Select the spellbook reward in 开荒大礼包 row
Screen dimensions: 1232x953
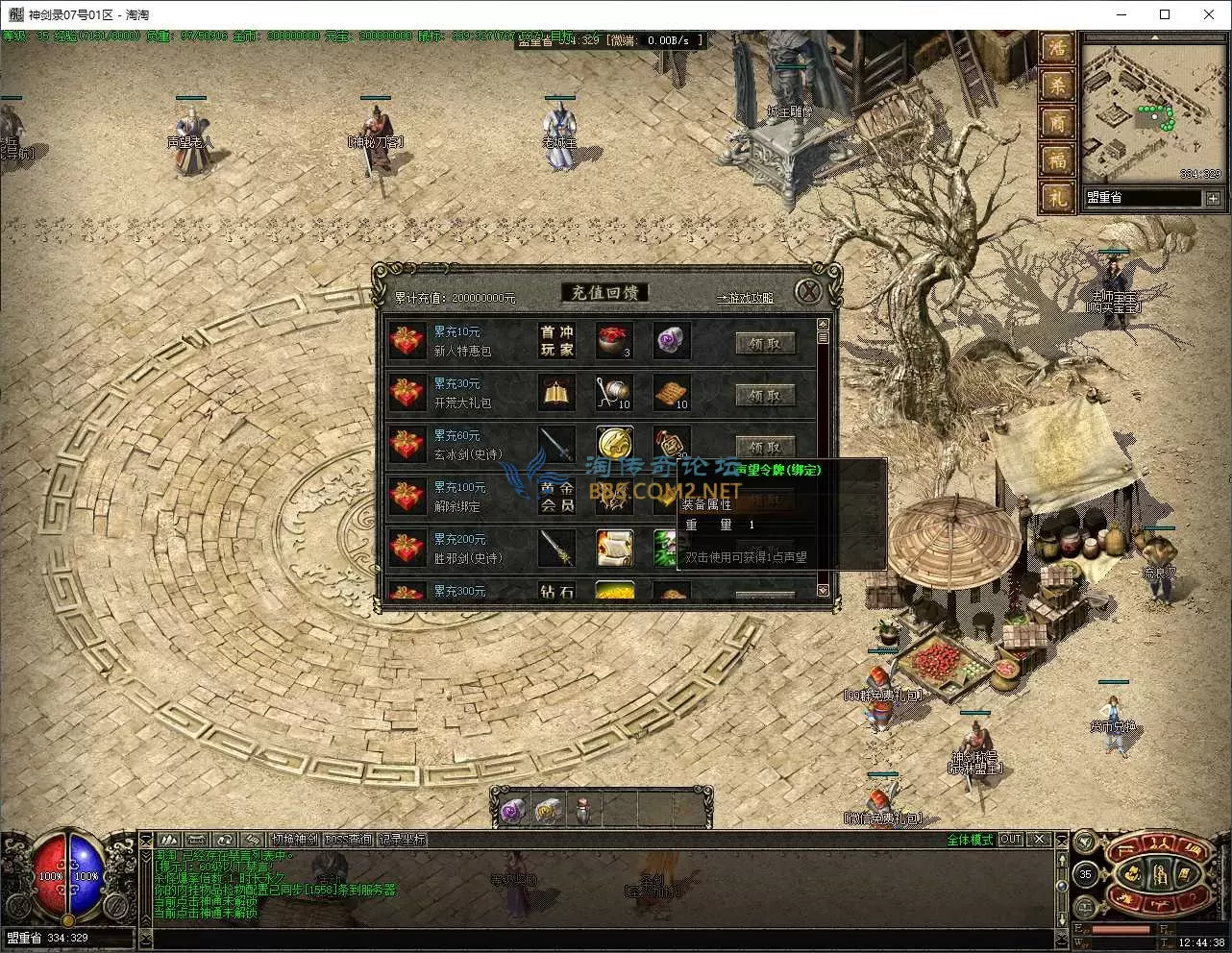coord(556,393)
